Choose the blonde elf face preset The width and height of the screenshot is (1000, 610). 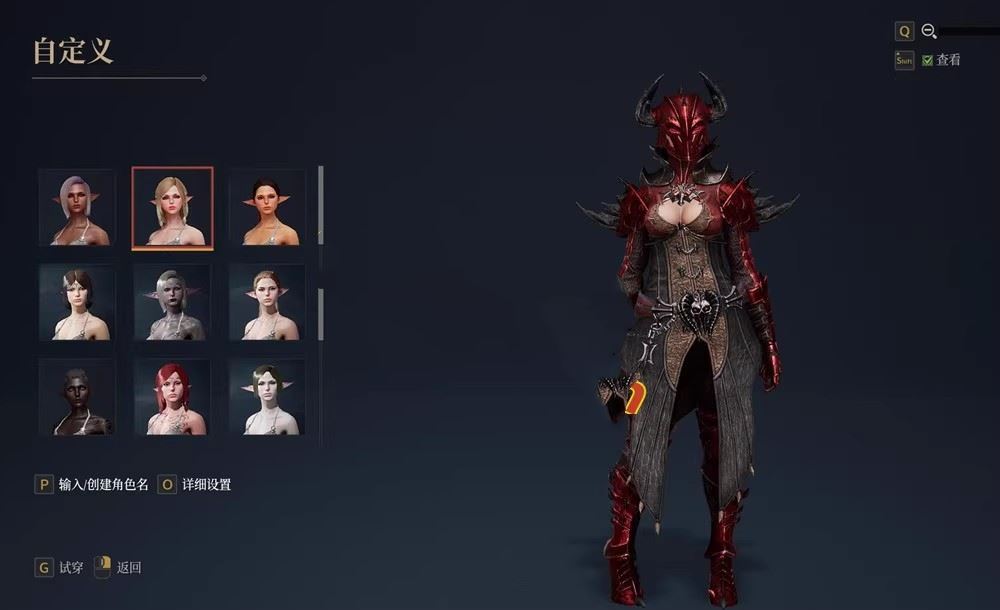(172, 207)
